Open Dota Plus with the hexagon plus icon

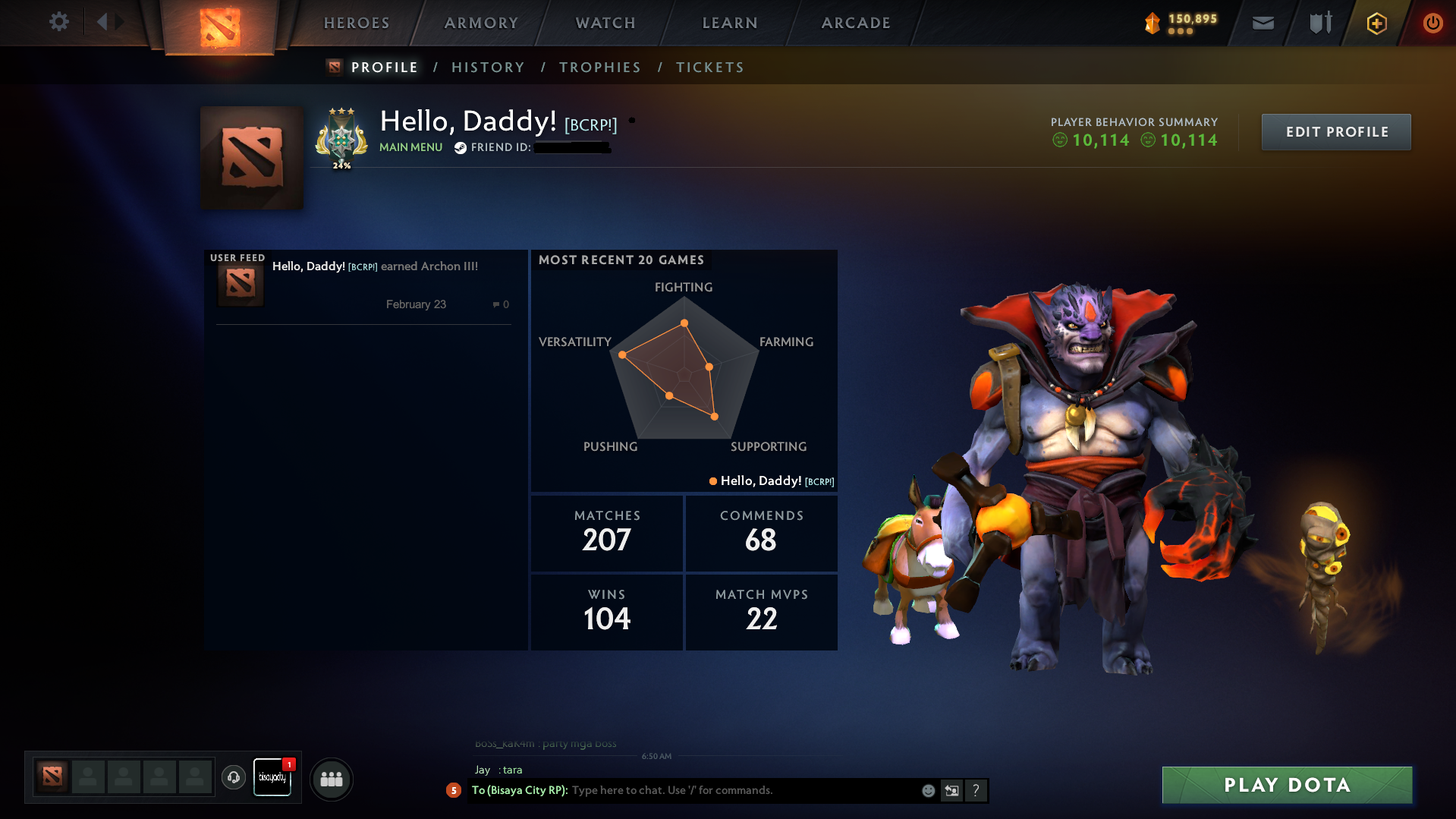tap(1376, 23)
